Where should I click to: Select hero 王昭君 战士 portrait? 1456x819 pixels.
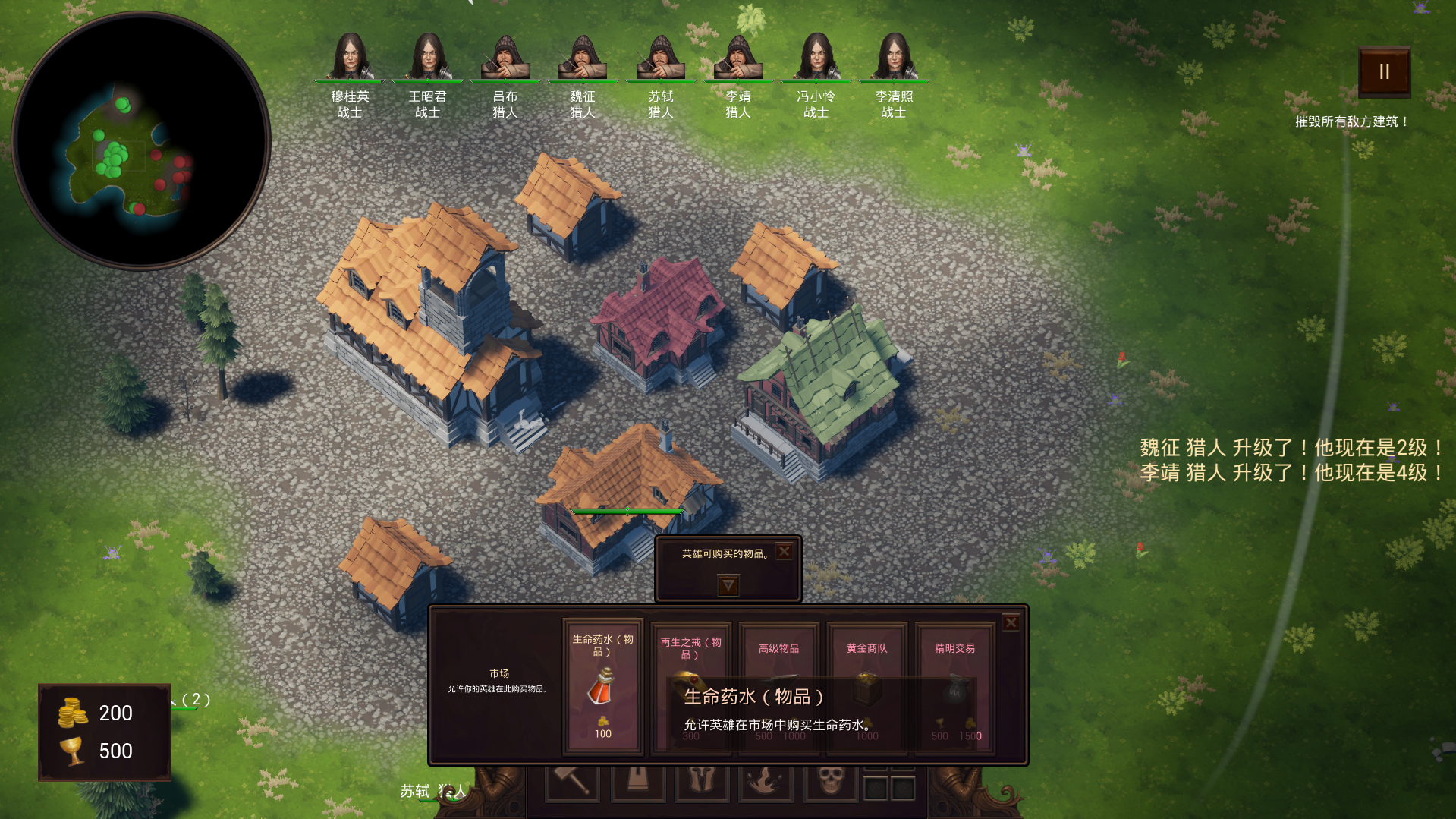click(428, 57)
